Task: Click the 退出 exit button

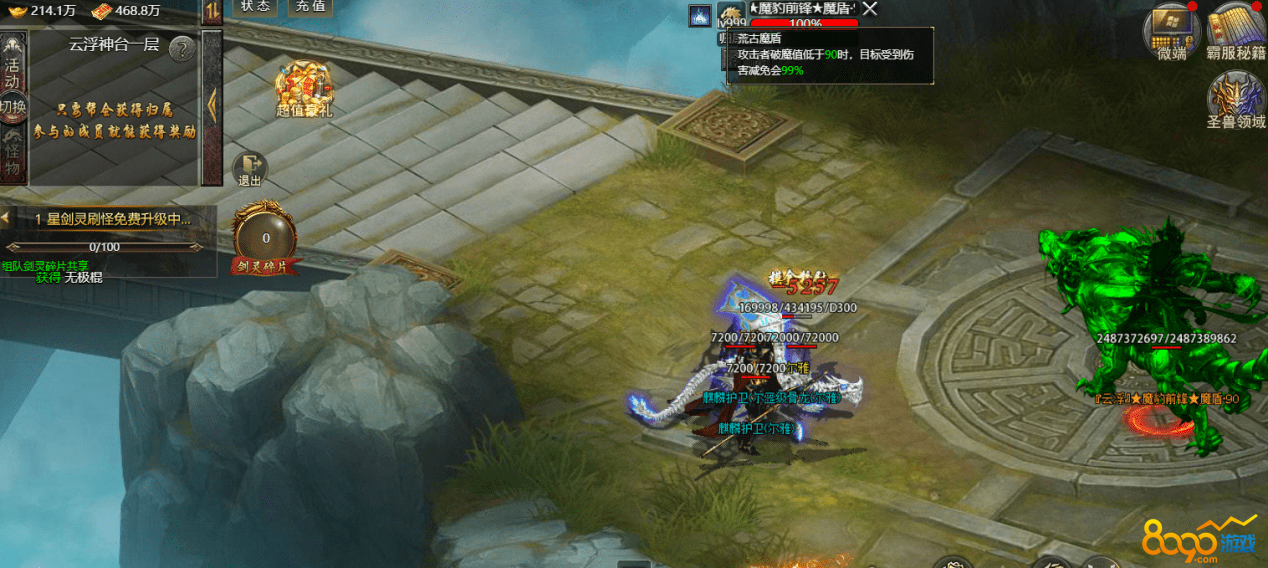Action: pos(249,169)
